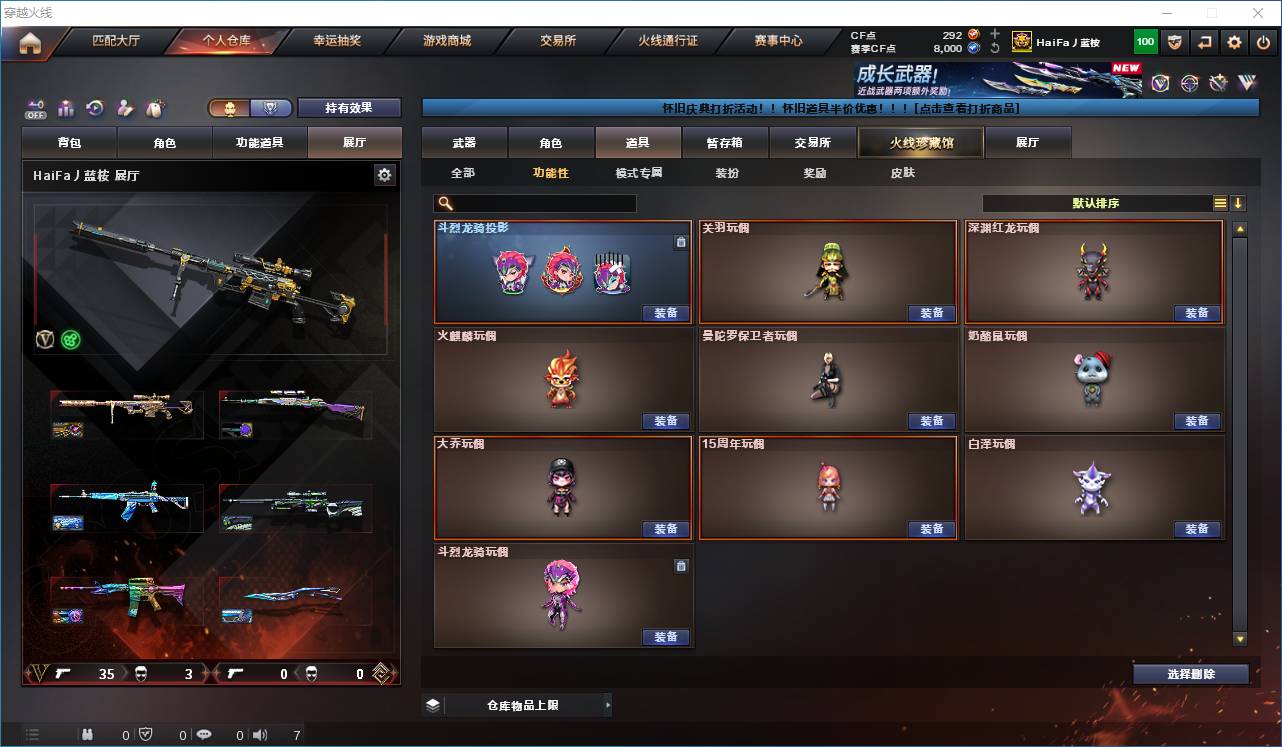The image size is (1282, 747).
Task: Click the repair wrench icon in growth weapon banner
Action: pyautogui.click(x=1220, y=82)
